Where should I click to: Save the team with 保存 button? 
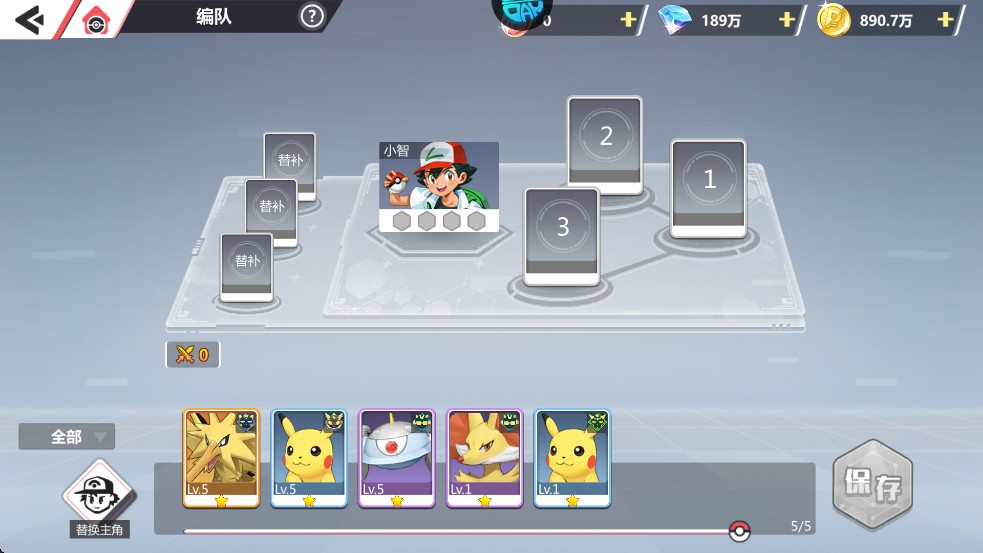coord(873,486)
